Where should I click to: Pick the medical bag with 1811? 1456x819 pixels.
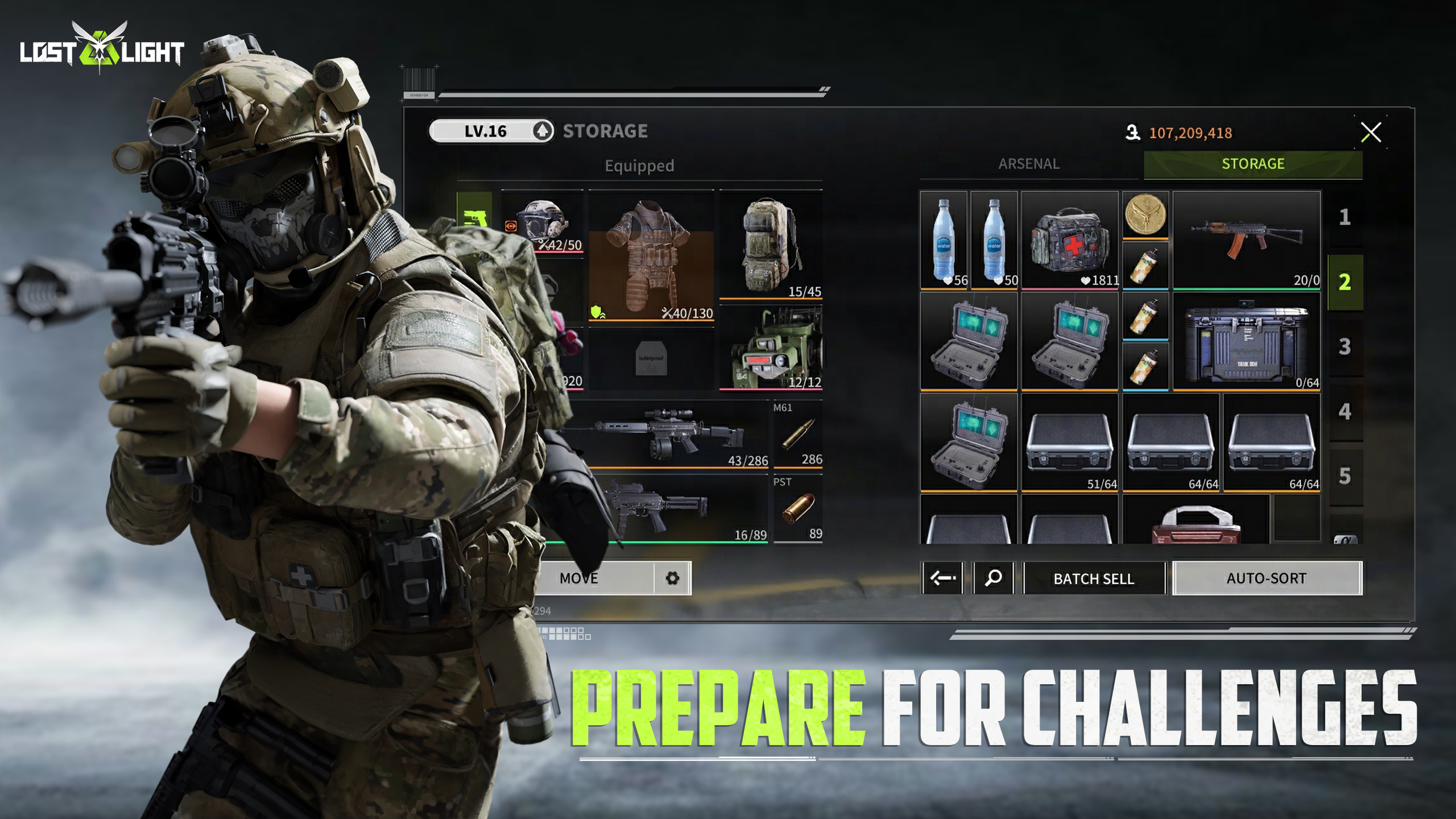click(1069, 240)
